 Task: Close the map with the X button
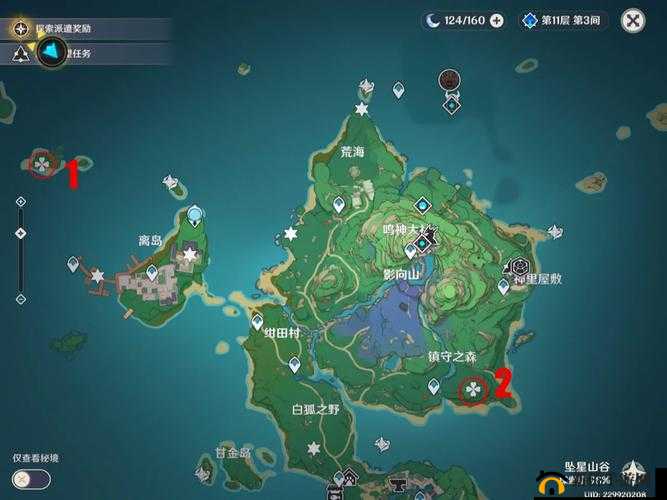point(633,20)
